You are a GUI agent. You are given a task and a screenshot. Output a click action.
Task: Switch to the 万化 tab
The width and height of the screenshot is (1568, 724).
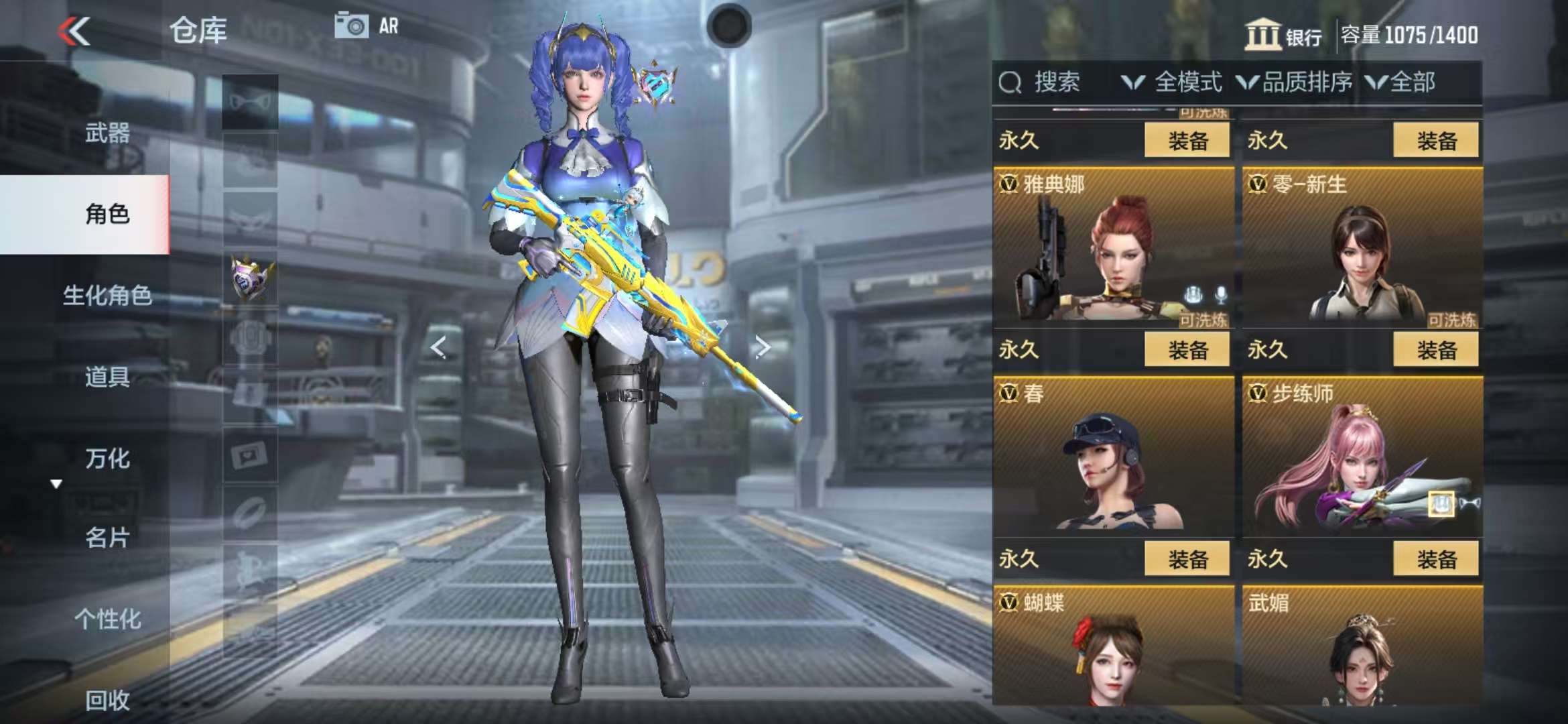(107, 459)
